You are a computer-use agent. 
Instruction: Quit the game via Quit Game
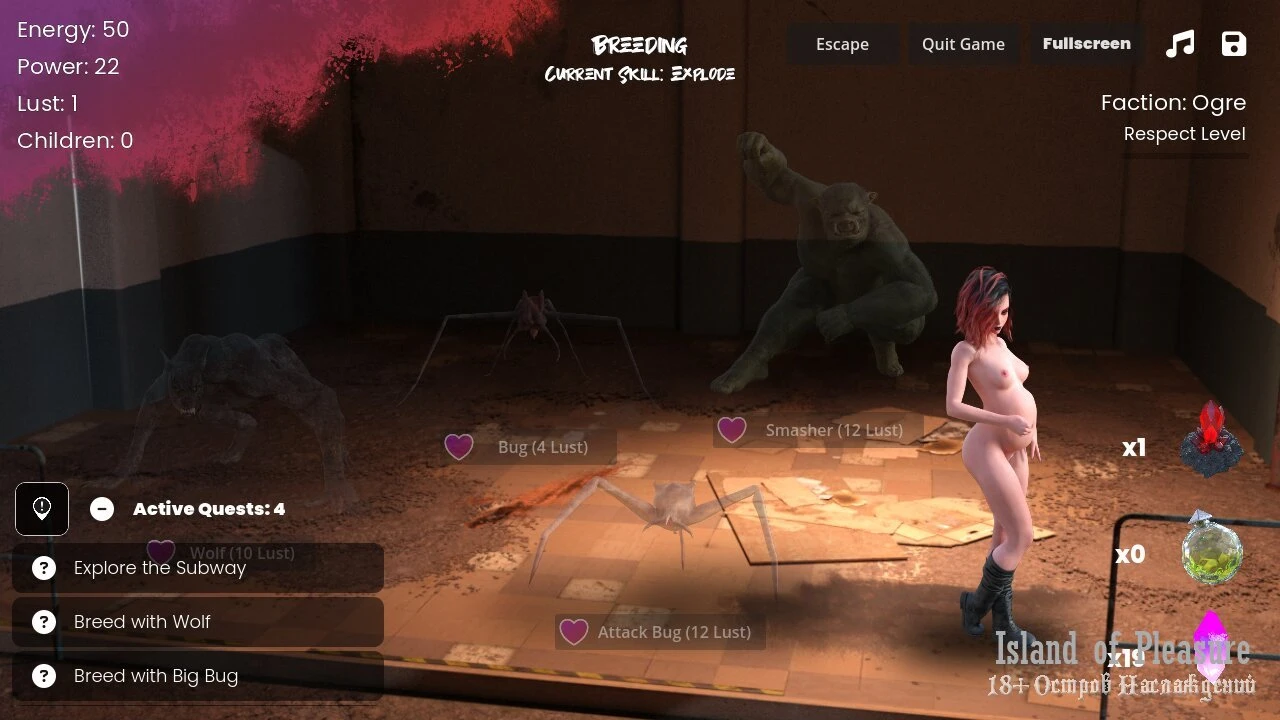[x=963, y=44]
